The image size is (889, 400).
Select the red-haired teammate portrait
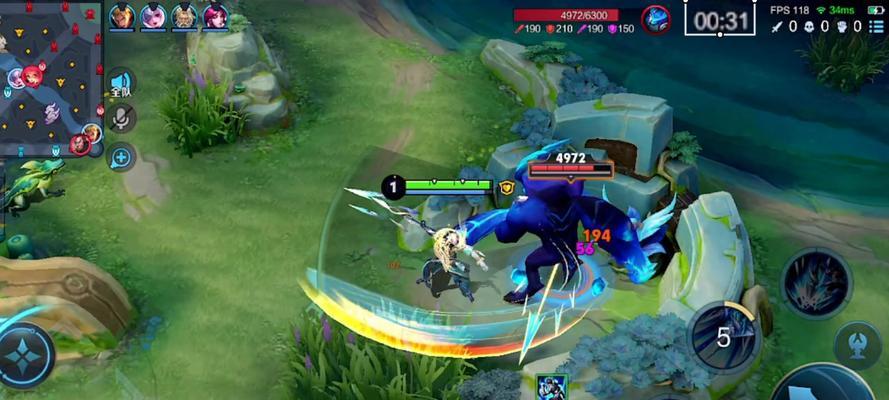coord(215,16)
